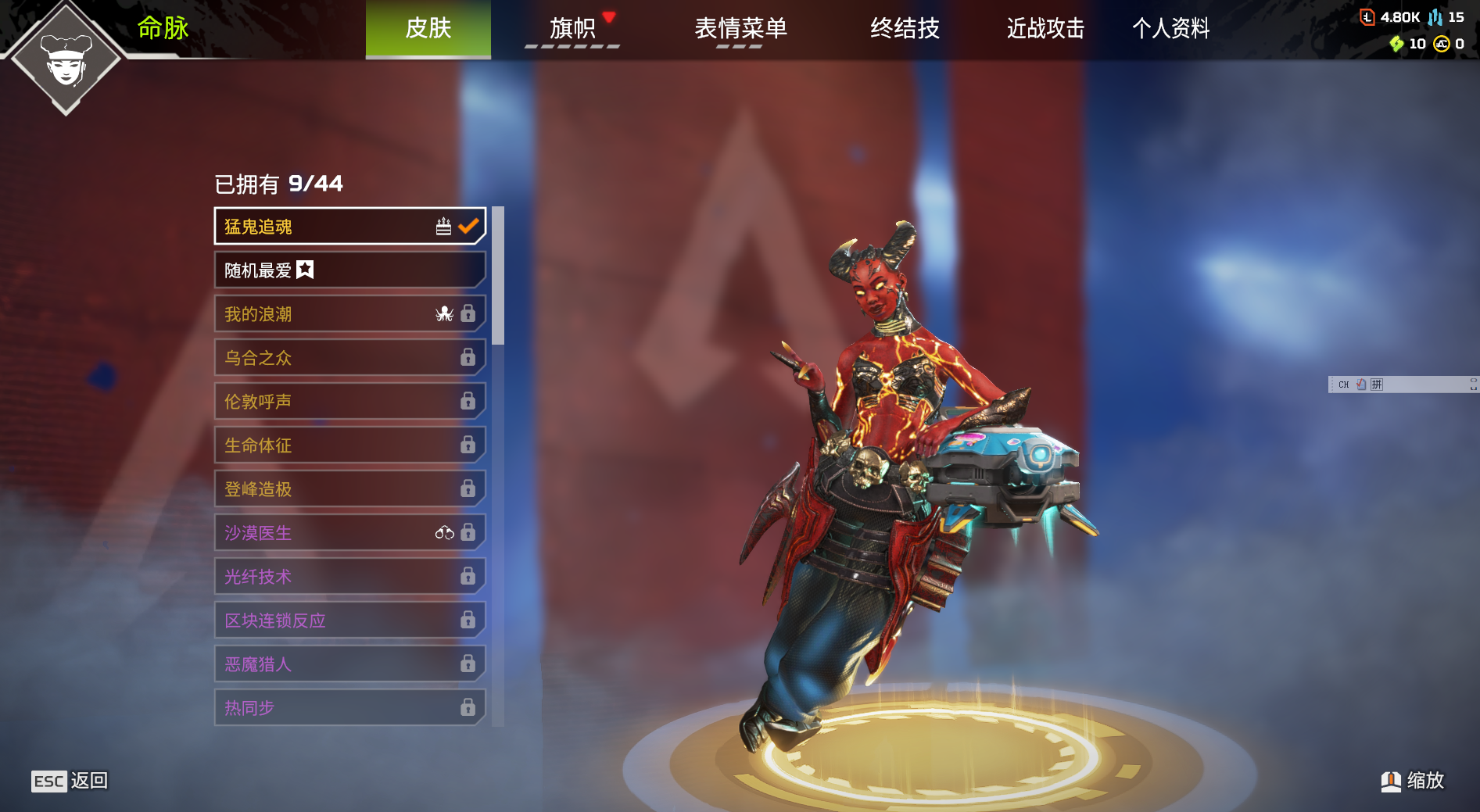Select the 猛鬼追魂 skin

click(349, 227)
